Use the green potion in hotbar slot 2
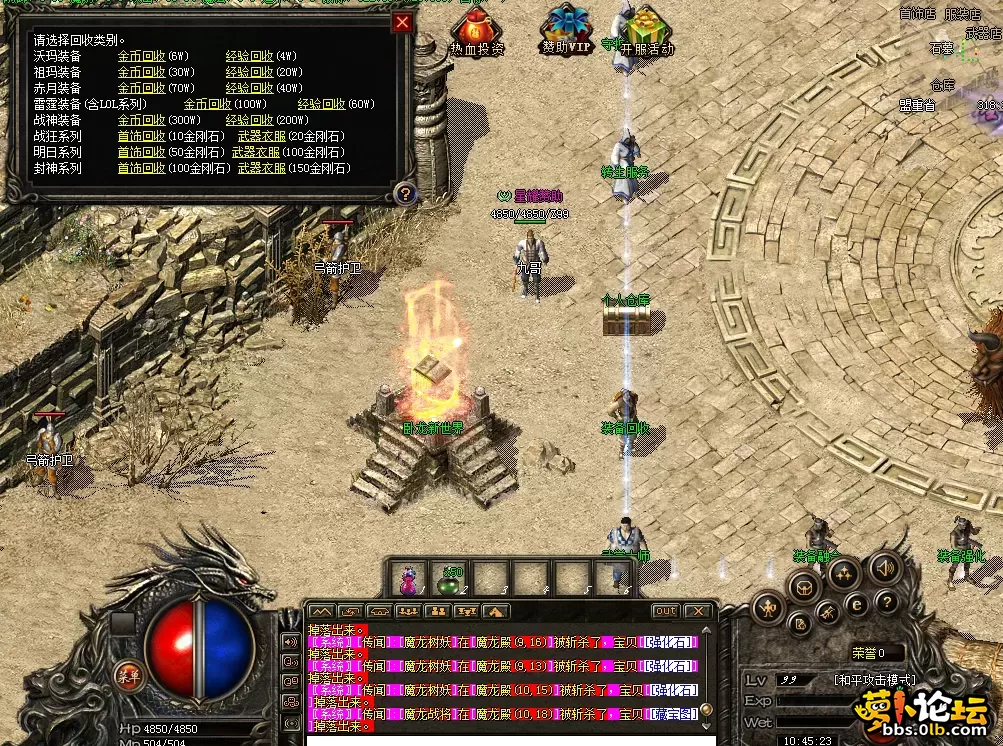Screen dimensions: 1003x746 coord(449,579)
